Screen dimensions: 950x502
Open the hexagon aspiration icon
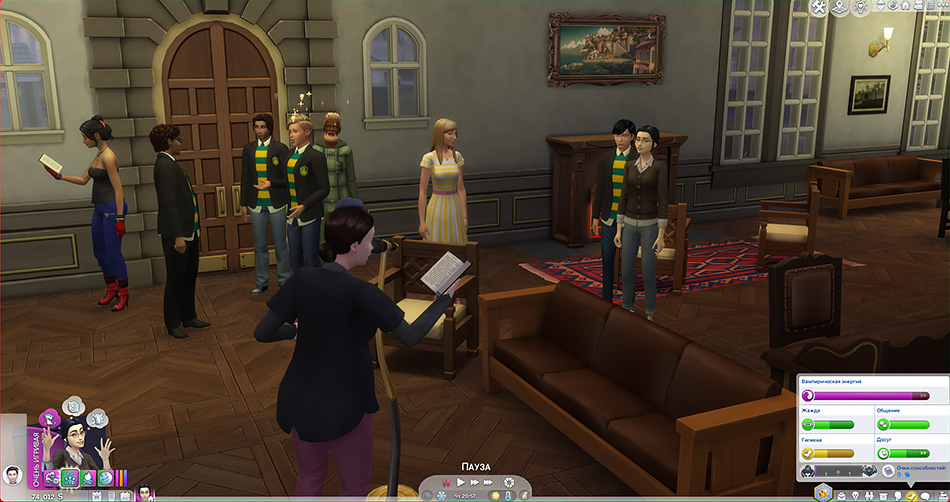click(x=823, y=490)
